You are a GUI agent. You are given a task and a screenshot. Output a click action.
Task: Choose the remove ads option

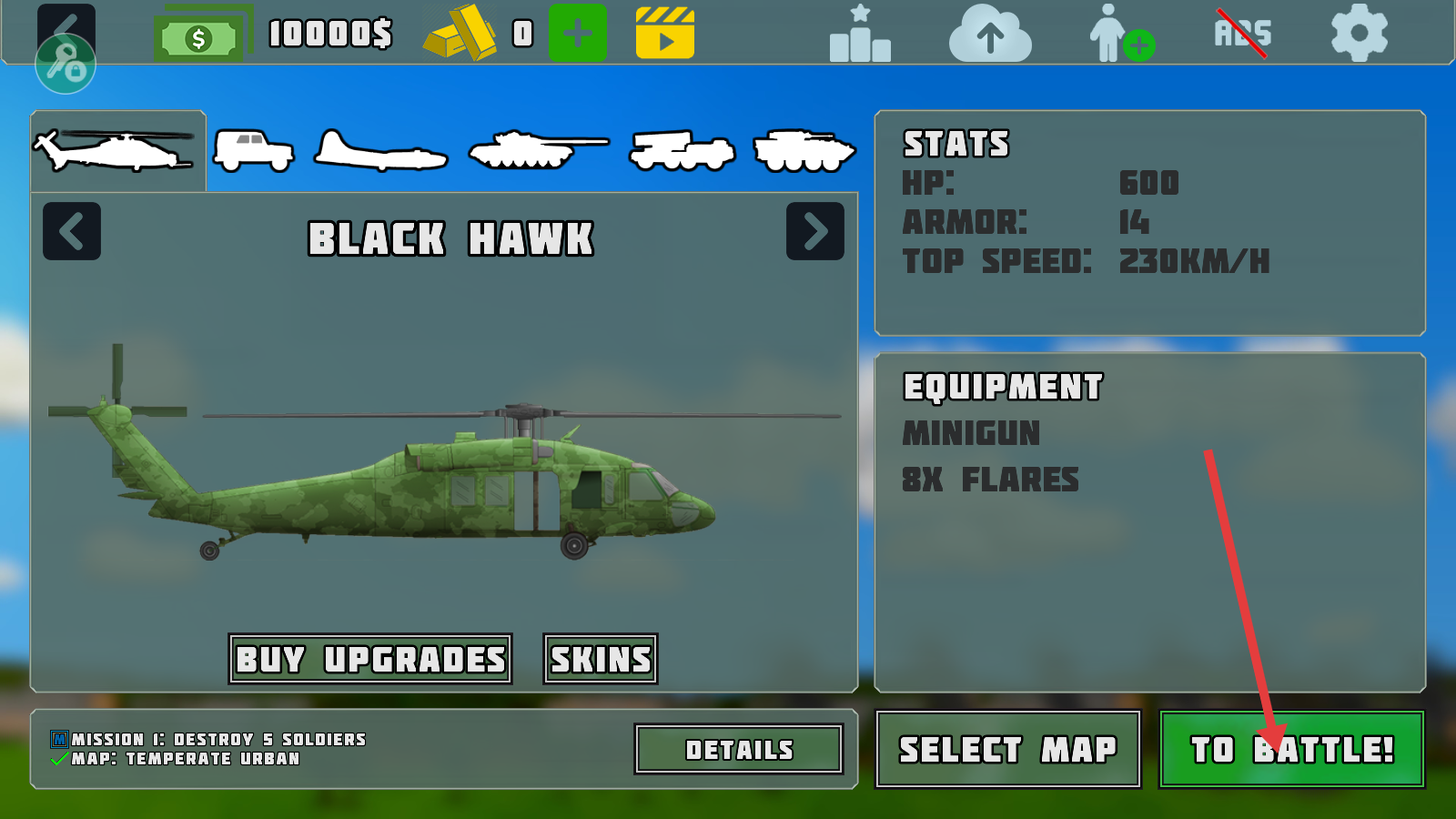click(x=1242, y=34)
